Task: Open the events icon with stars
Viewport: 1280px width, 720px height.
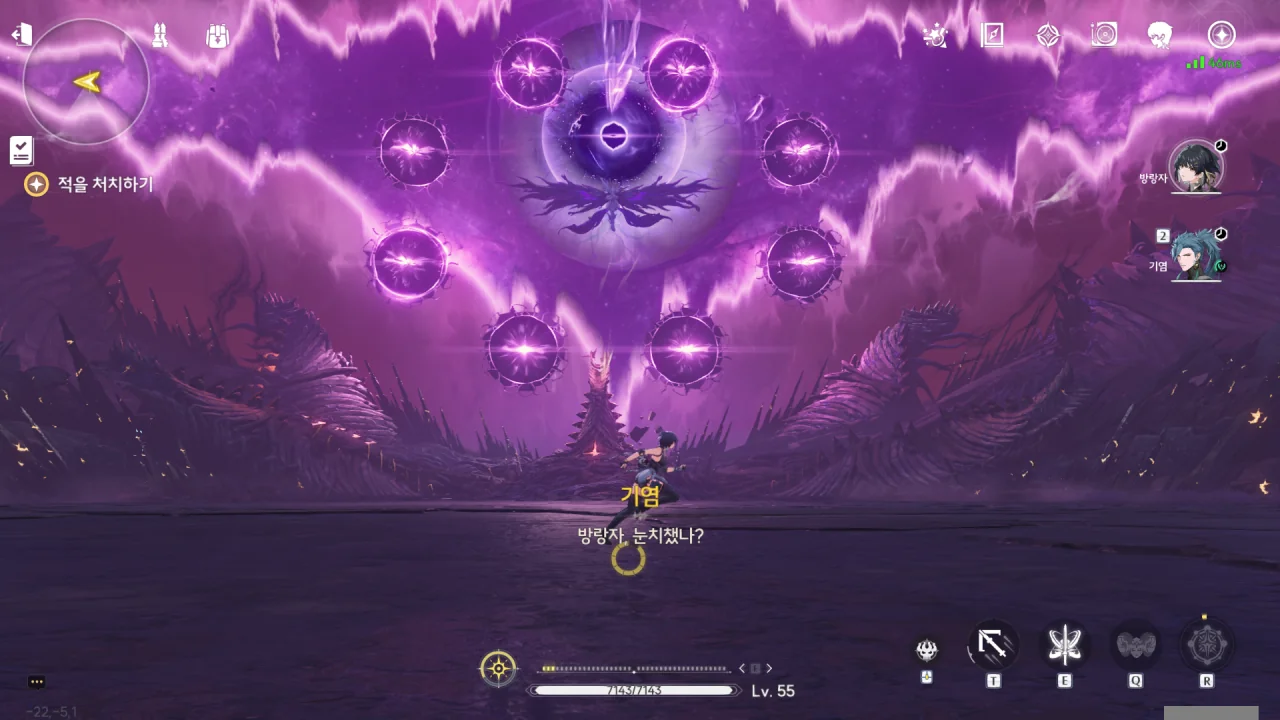Action: (935, 35)
